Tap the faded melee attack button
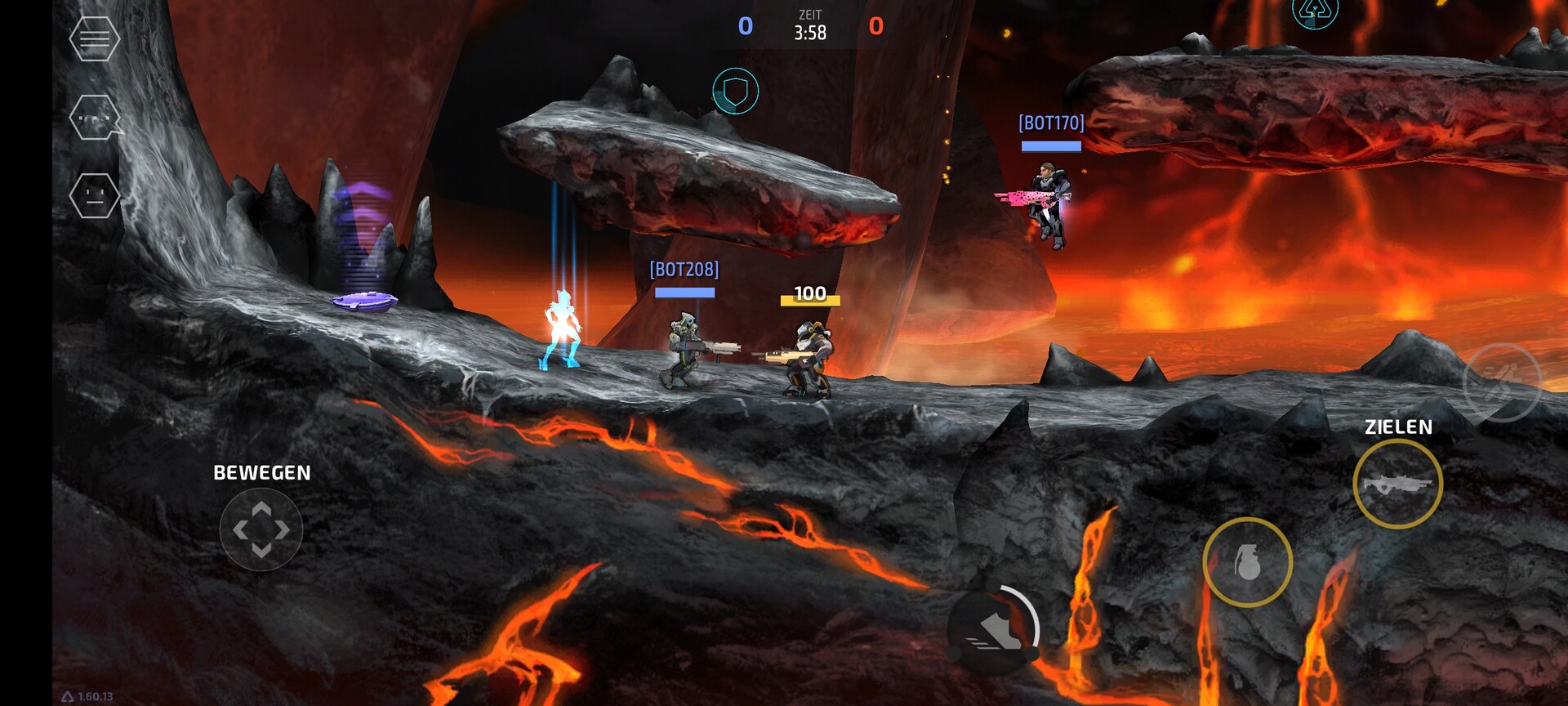The width and height of the screenshot is (1568, 706). [x=1501, y=382]
